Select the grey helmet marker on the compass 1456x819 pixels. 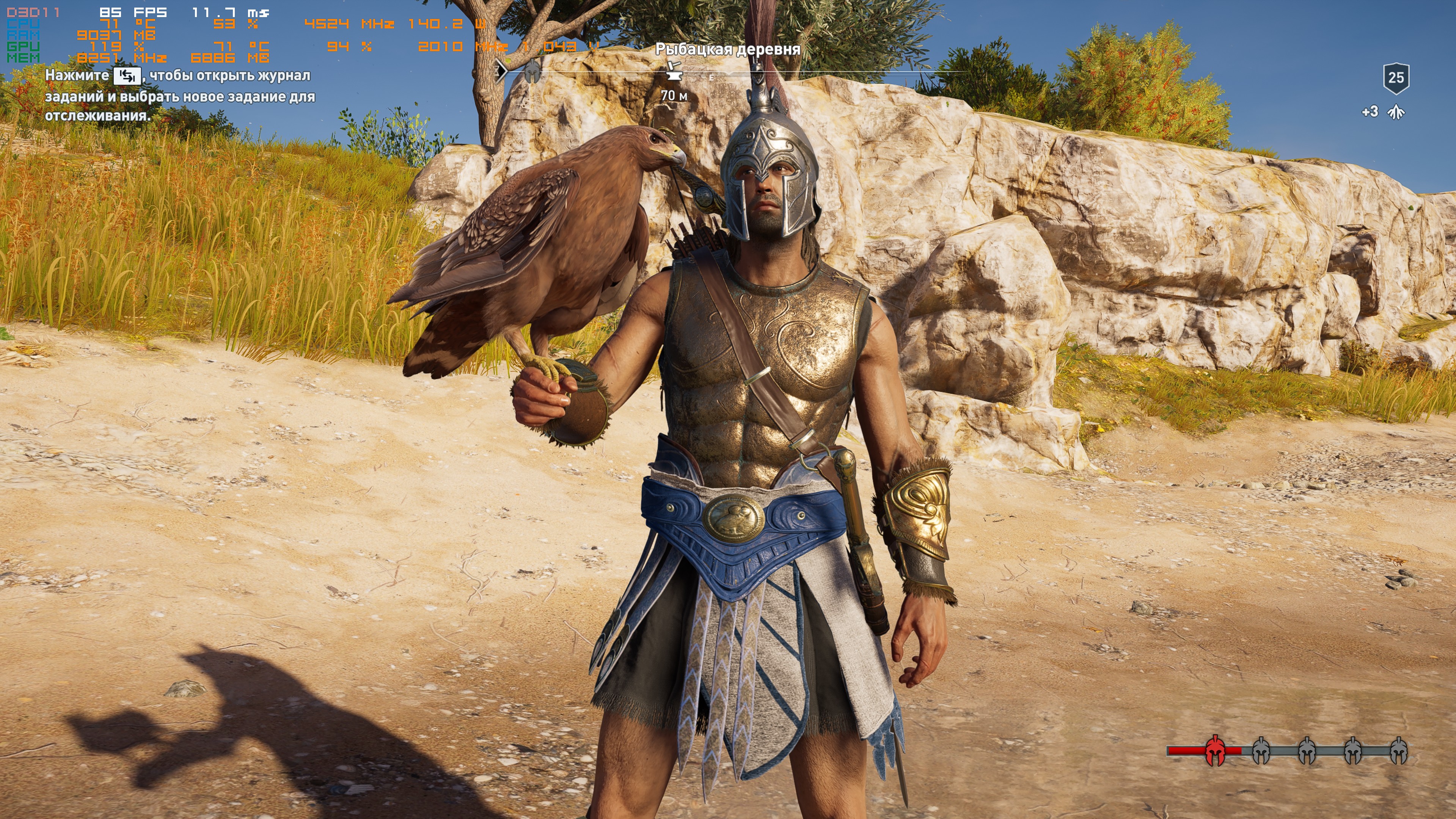[531, 72]
